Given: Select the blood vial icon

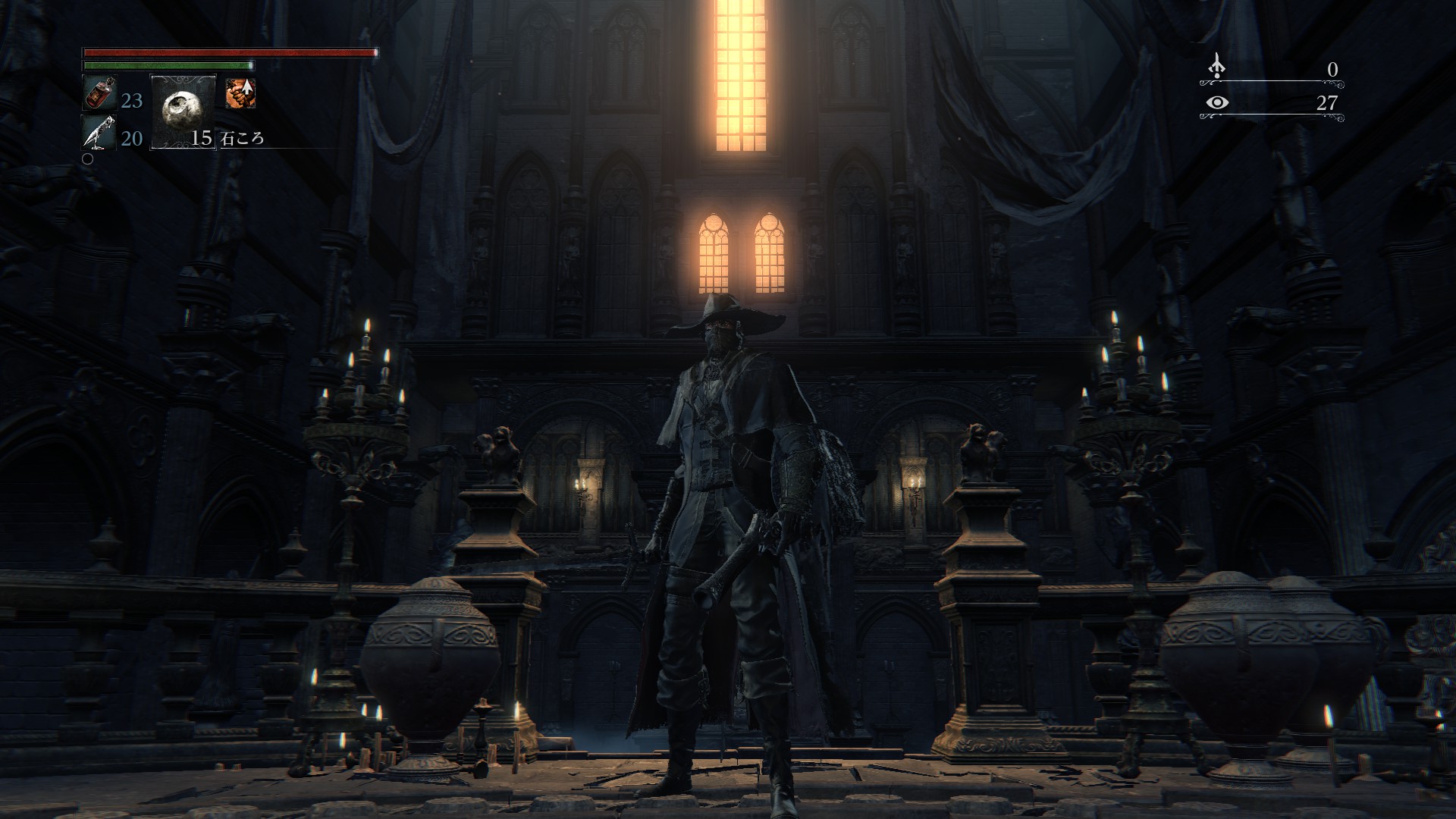Looking at the screenshot, I should click(98, 93).
